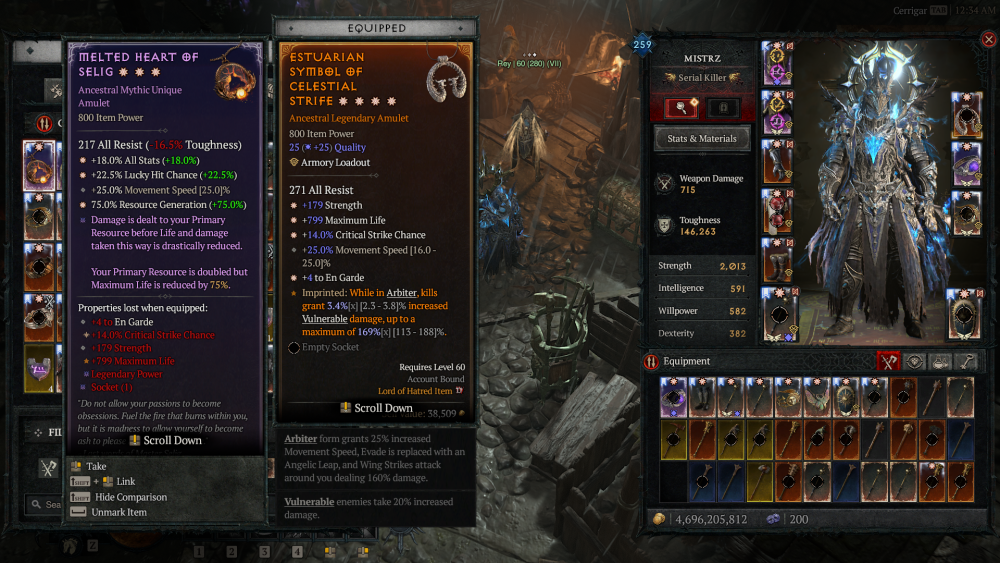This screenshot has width=1000, height=563.
Task: Select the magnifier inspect button under Serial Killer
Action: 681,108
